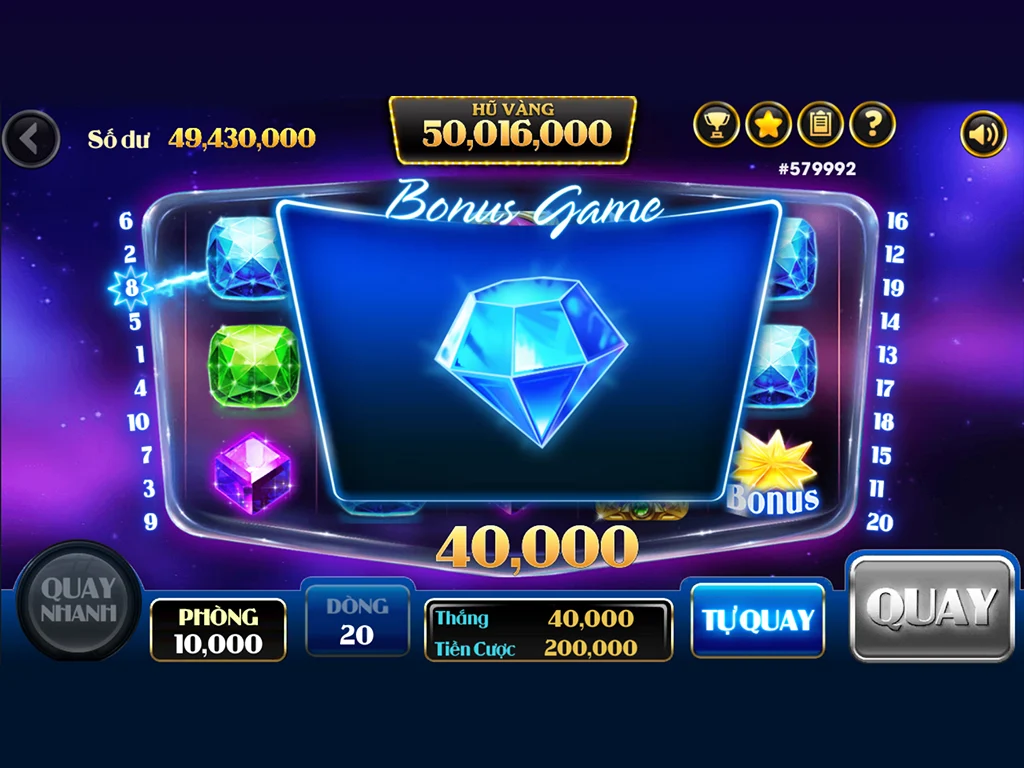Click the QUAY spin button
Viewport: 1024px width, 768px height.
[932, 608]
